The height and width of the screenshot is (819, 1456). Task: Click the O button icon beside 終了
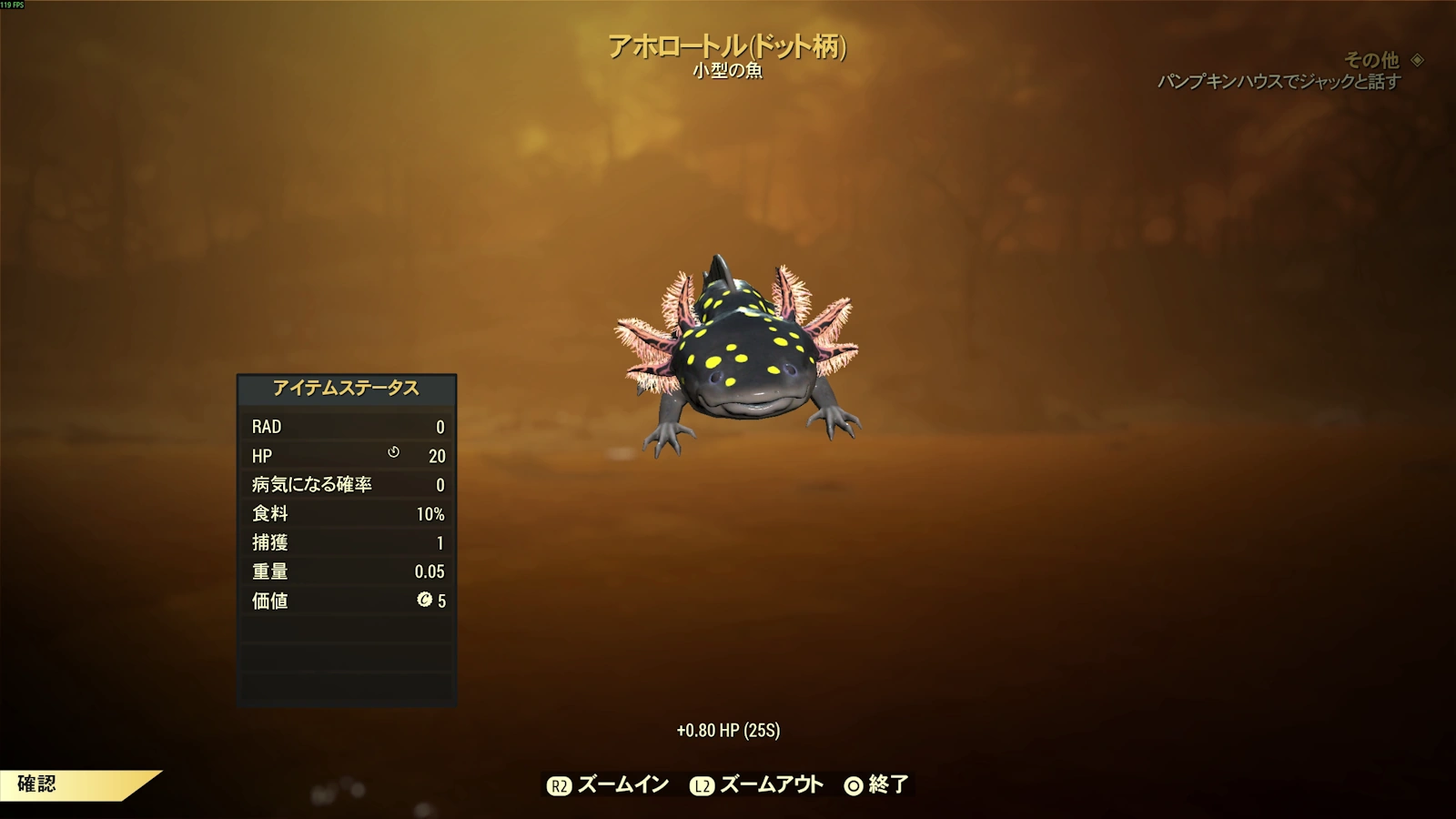854,783
